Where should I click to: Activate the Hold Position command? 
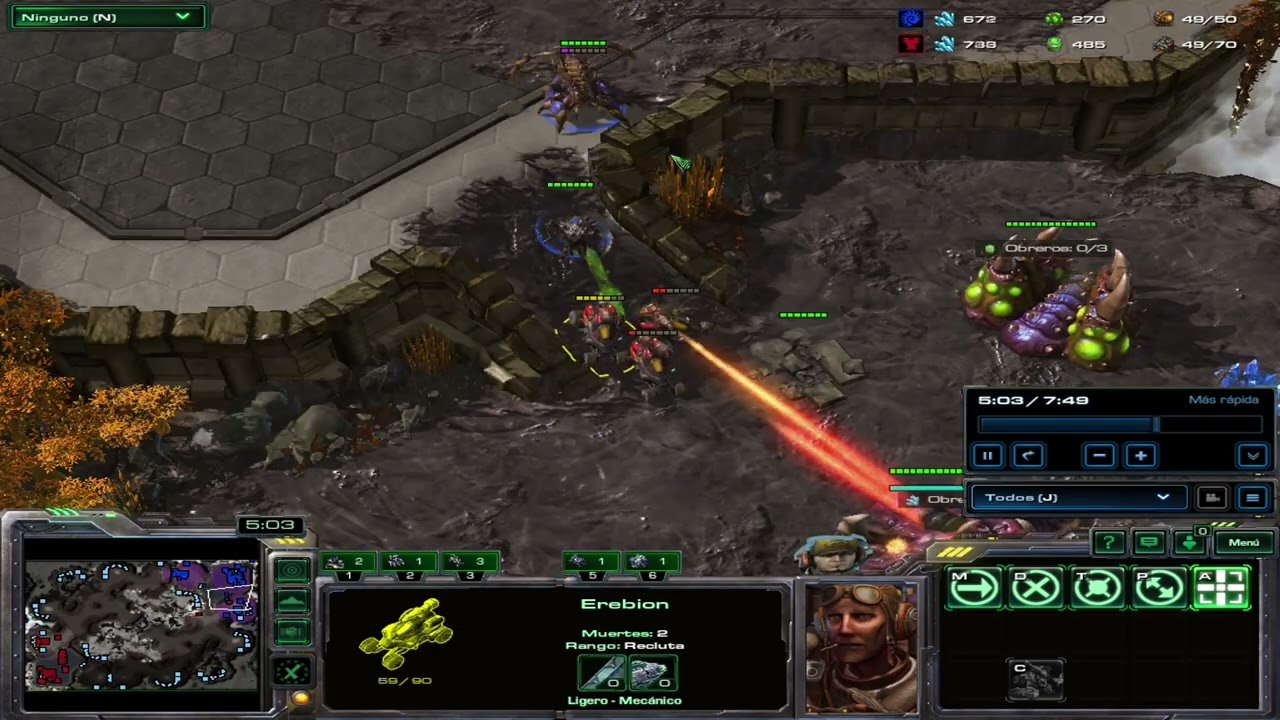click(x=1098, y=588)
